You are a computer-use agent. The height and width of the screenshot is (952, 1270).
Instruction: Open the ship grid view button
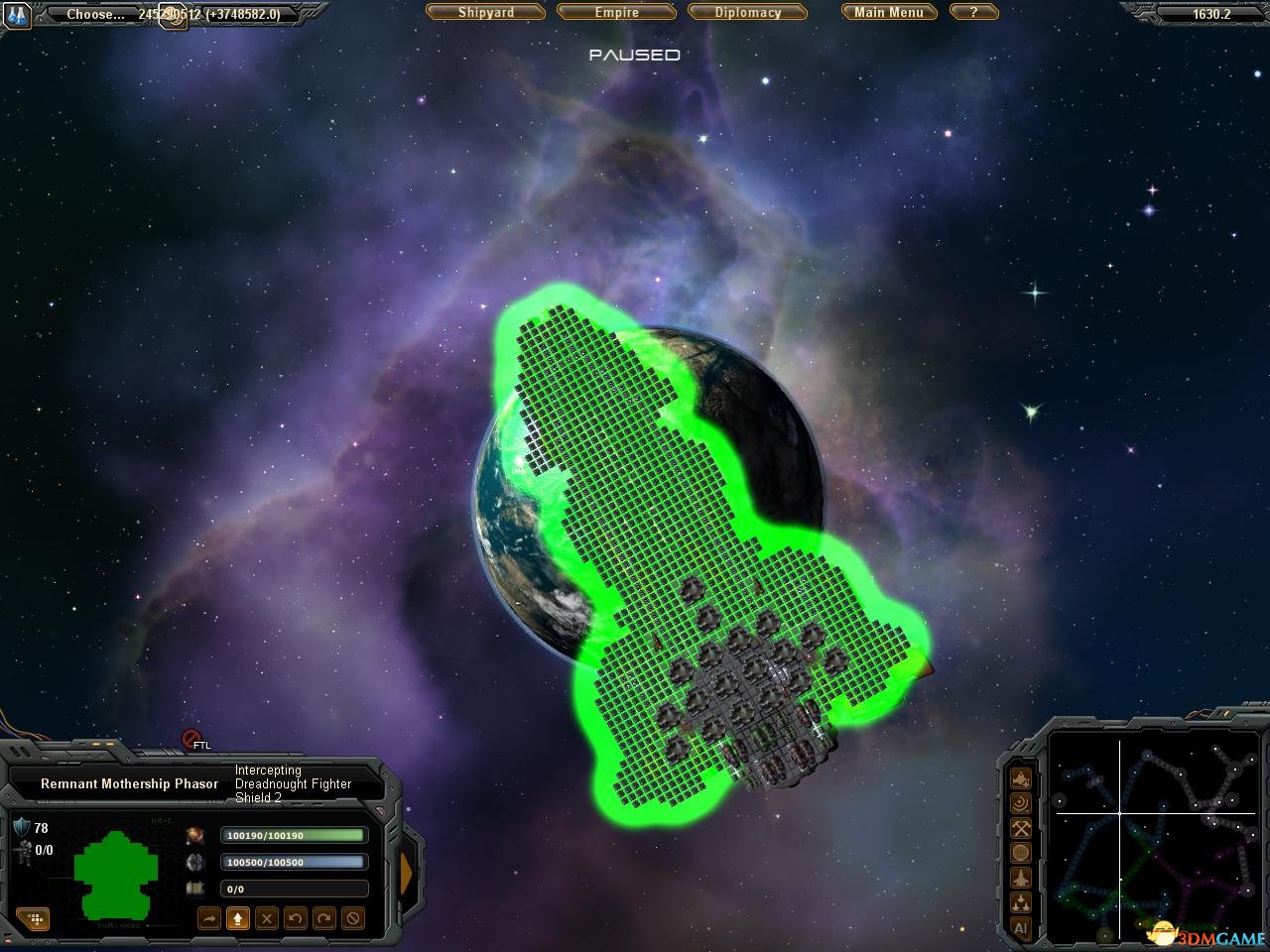click(33, 919)
